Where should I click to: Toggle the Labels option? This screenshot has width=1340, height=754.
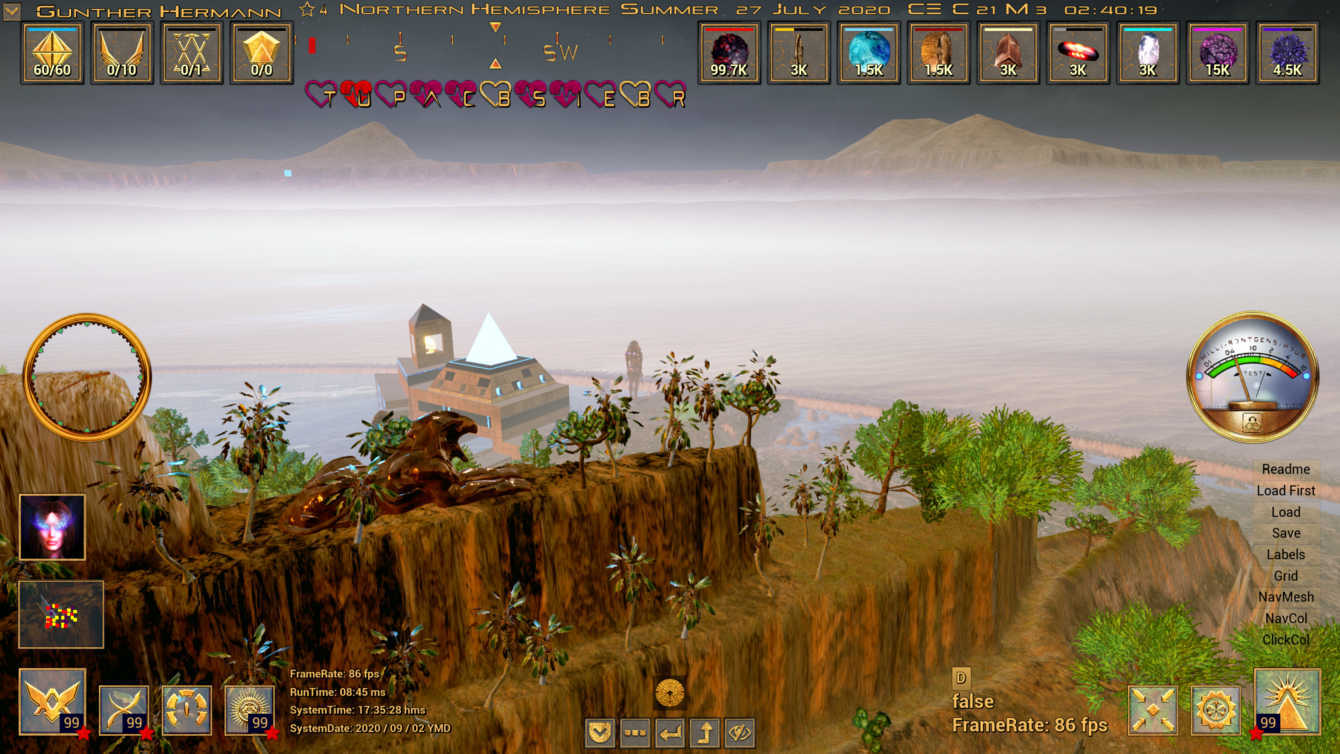(1285, 554)
